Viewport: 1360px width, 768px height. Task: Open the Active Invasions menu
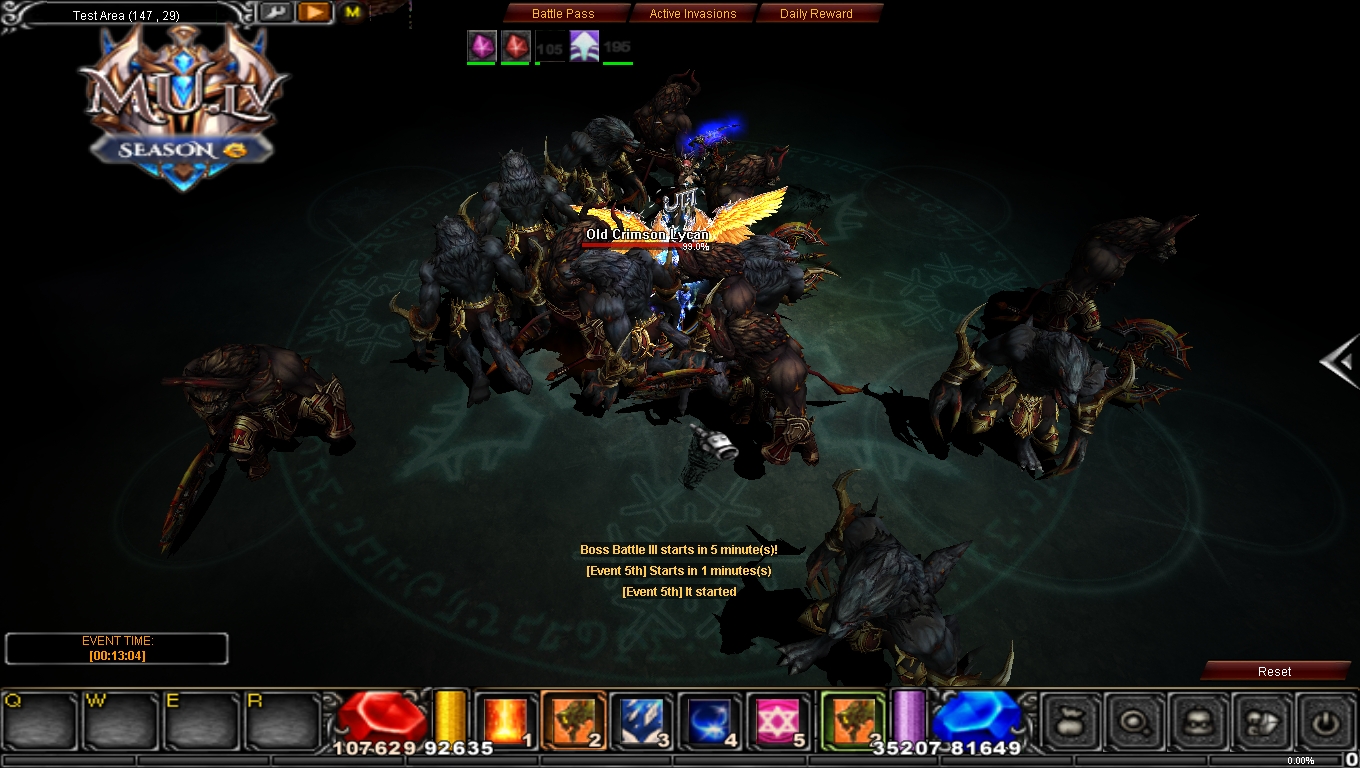(x=694, y=13)
